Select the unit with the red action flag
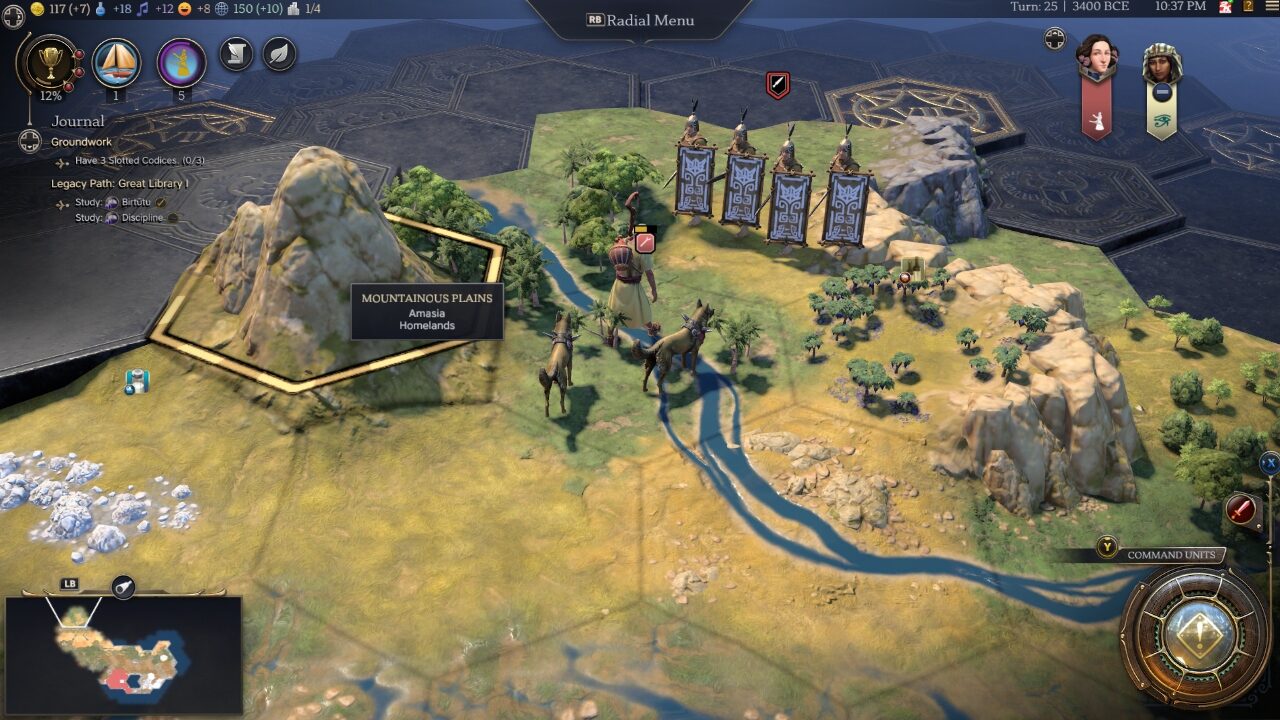Viewport: 1280px width, 720px height. tap(634, 290)
